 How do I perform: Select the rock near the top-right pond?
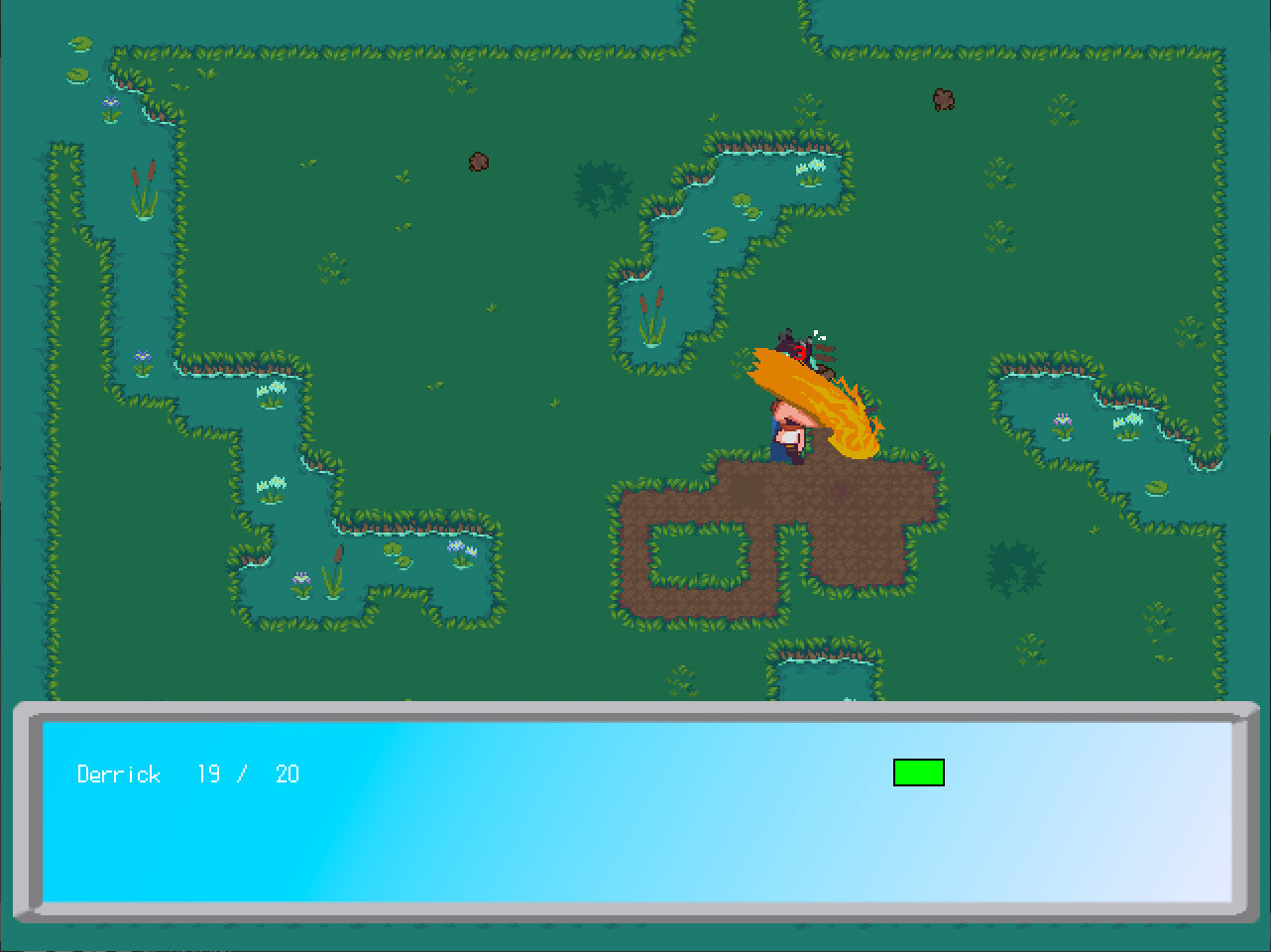coord(941,100)
